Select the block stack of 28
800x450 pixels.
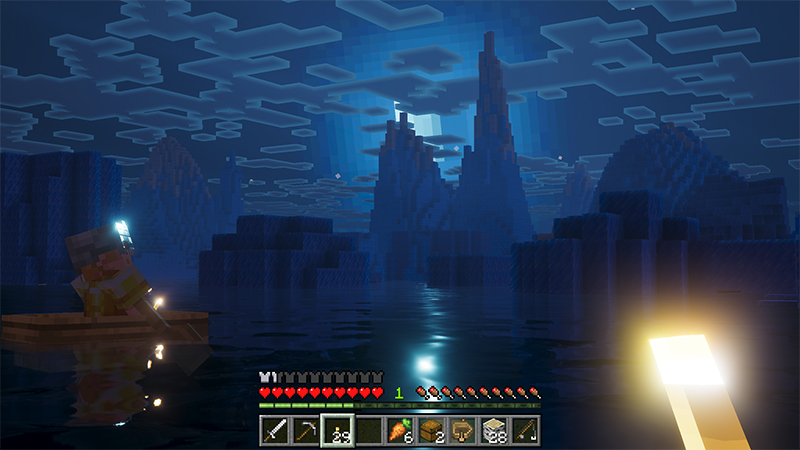(494, 430)
